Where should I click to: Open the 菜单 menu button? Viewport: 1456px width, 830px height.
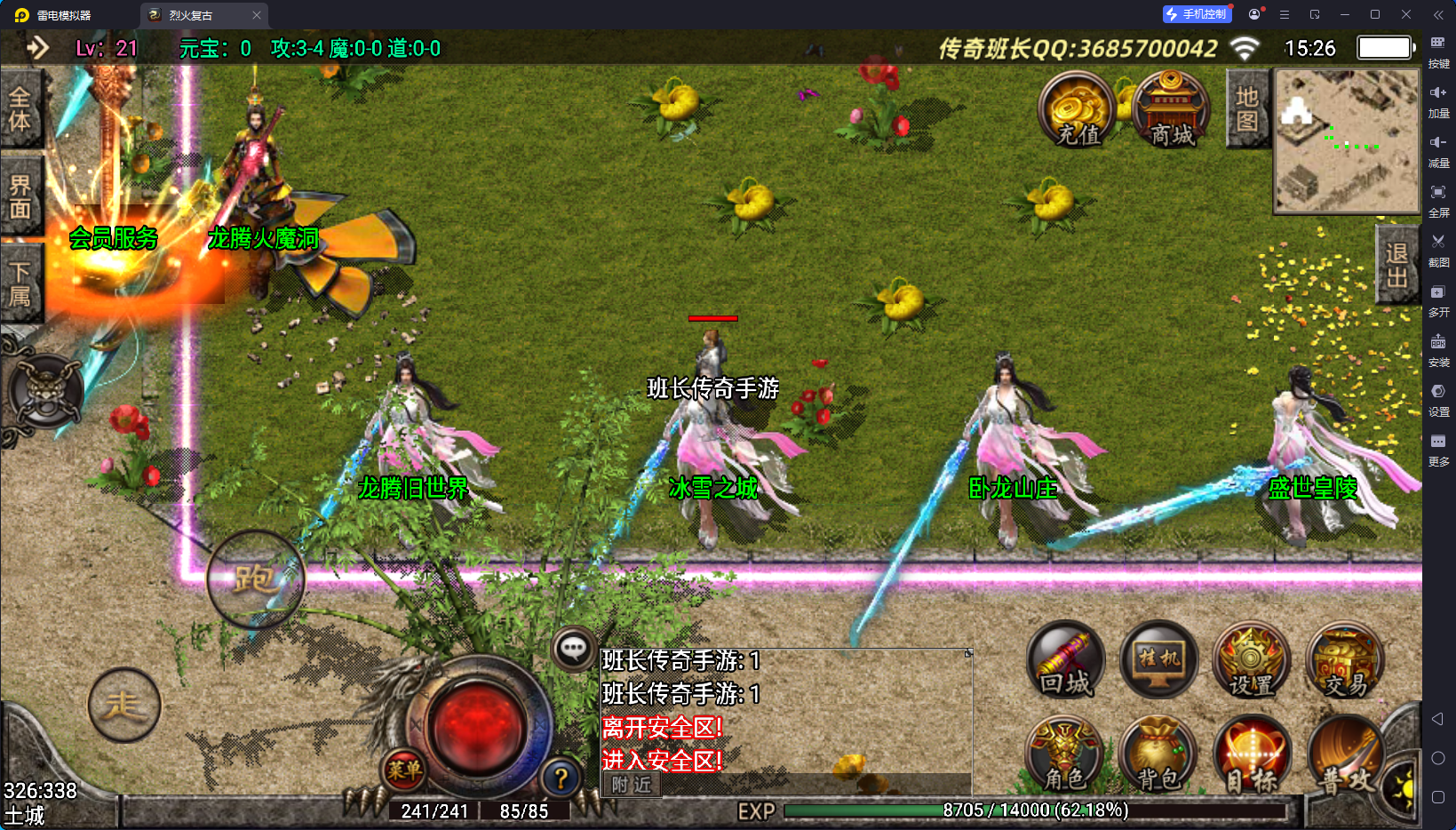tap(404, 770)
